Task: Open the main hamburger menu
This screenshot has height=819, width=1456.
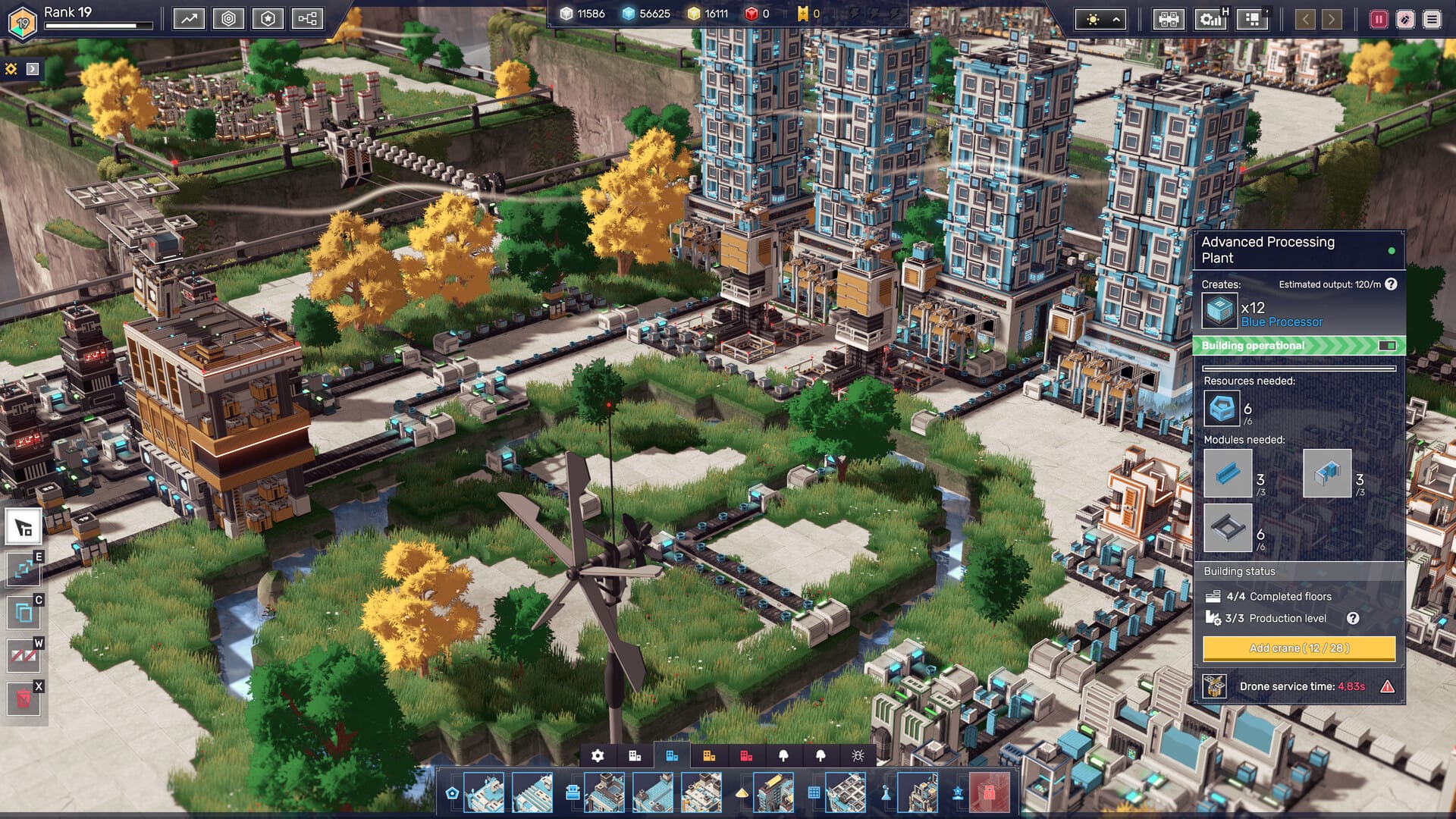Action: coord(1432,20)
